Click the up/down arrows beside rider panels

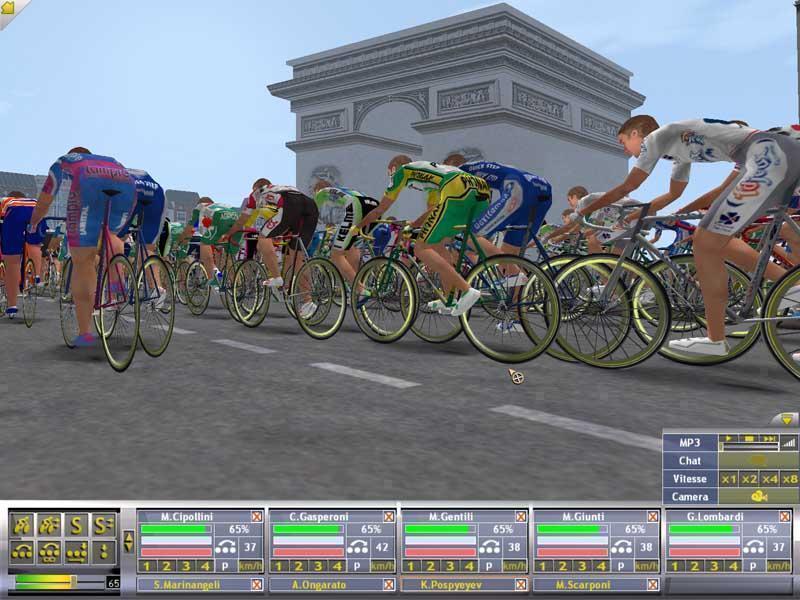pos(128,542)
